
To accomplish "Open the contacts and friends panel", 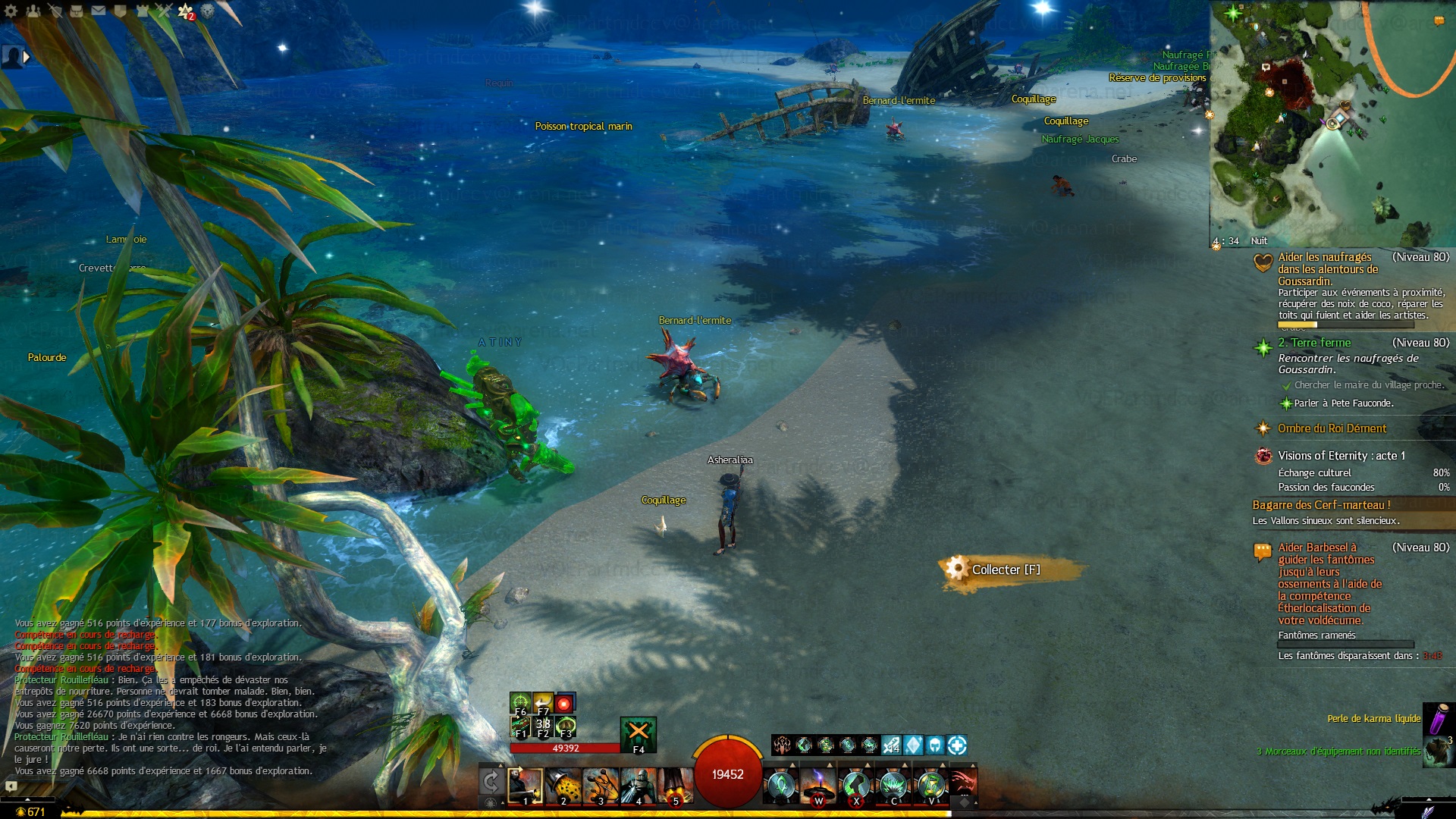I will [33, 11].
